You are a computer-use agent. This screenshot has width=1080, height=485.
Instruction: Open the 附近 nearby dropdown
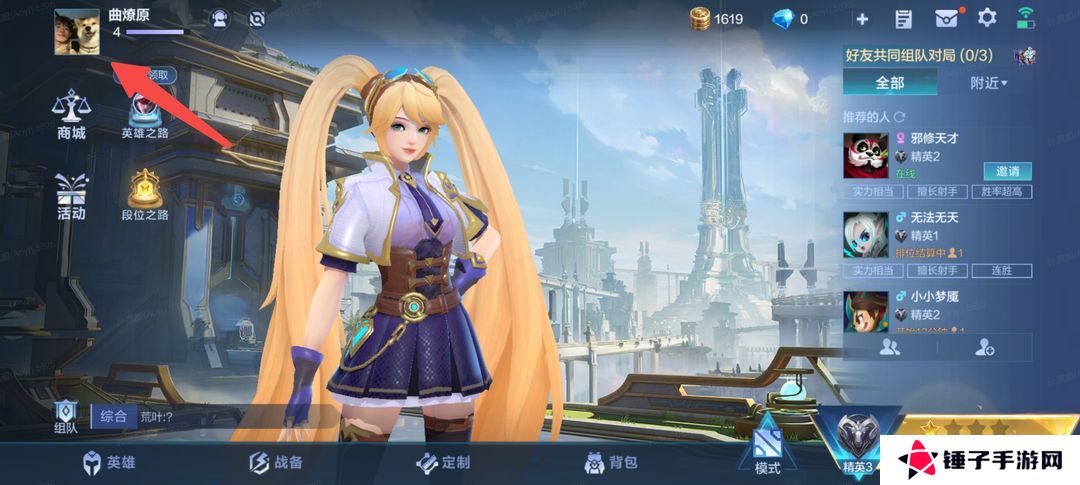[988, 83]
